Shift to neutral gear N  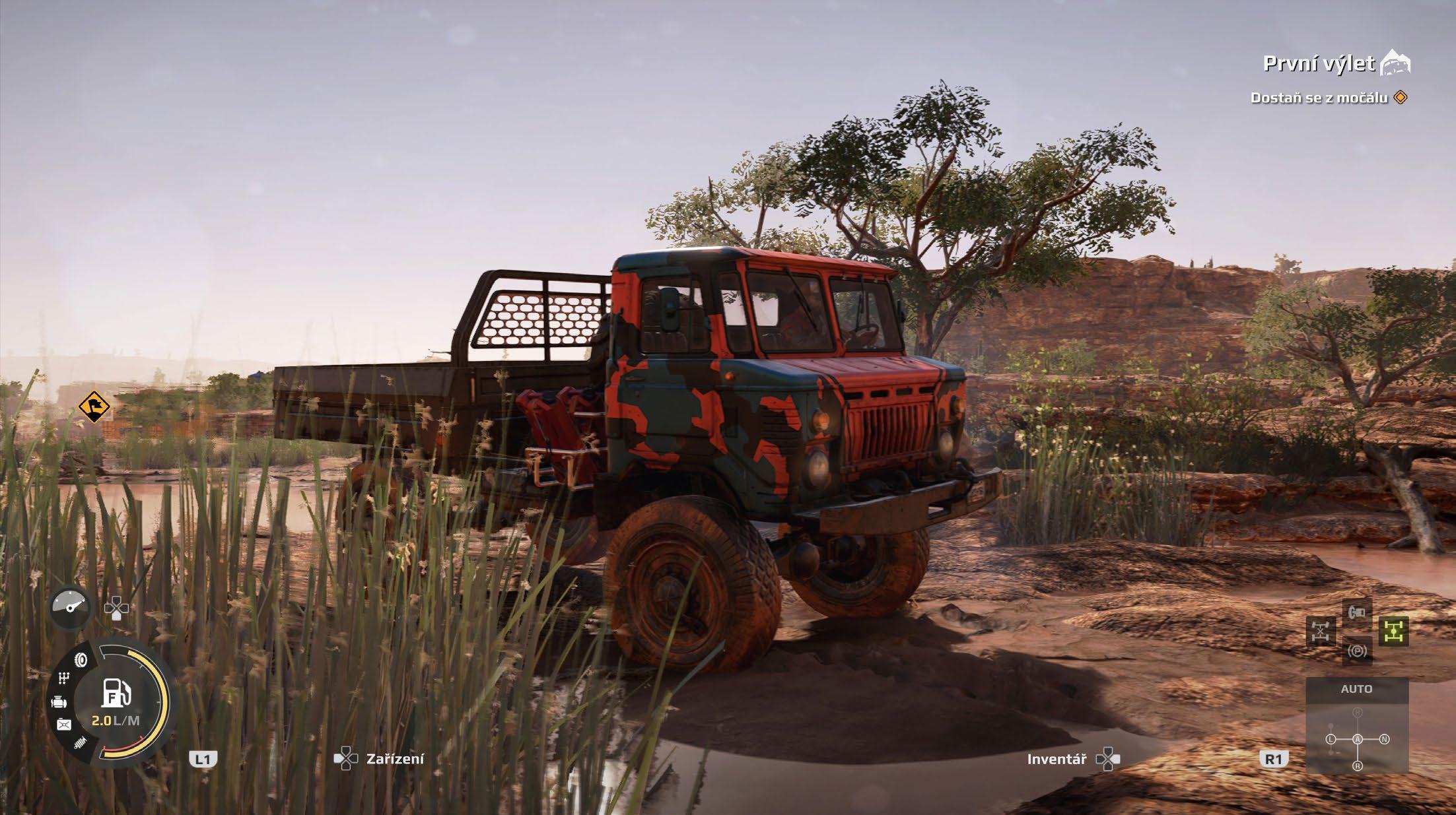coord(1384,739)
